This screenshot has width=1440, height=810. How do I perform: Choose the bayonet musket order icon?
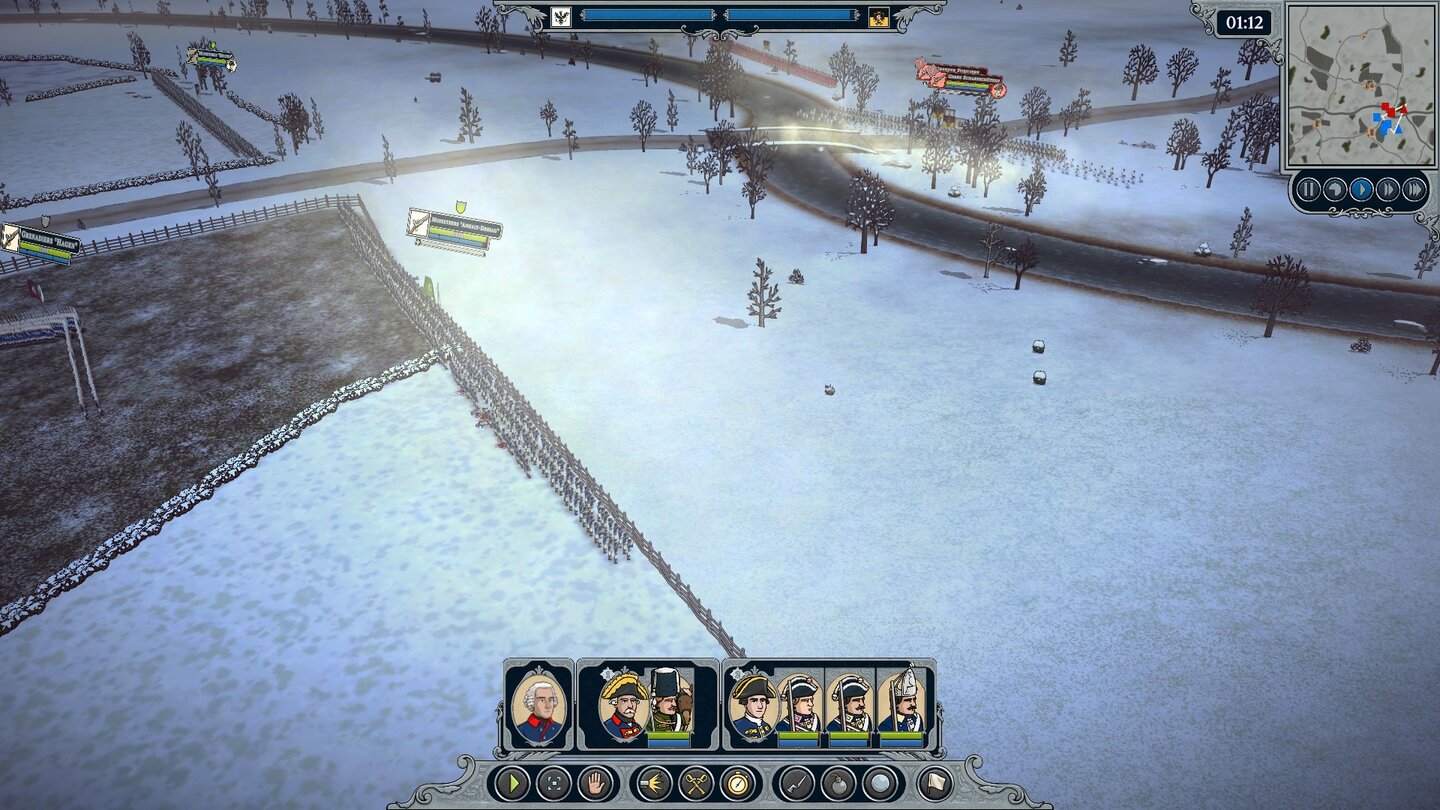[x=796, y=783]
